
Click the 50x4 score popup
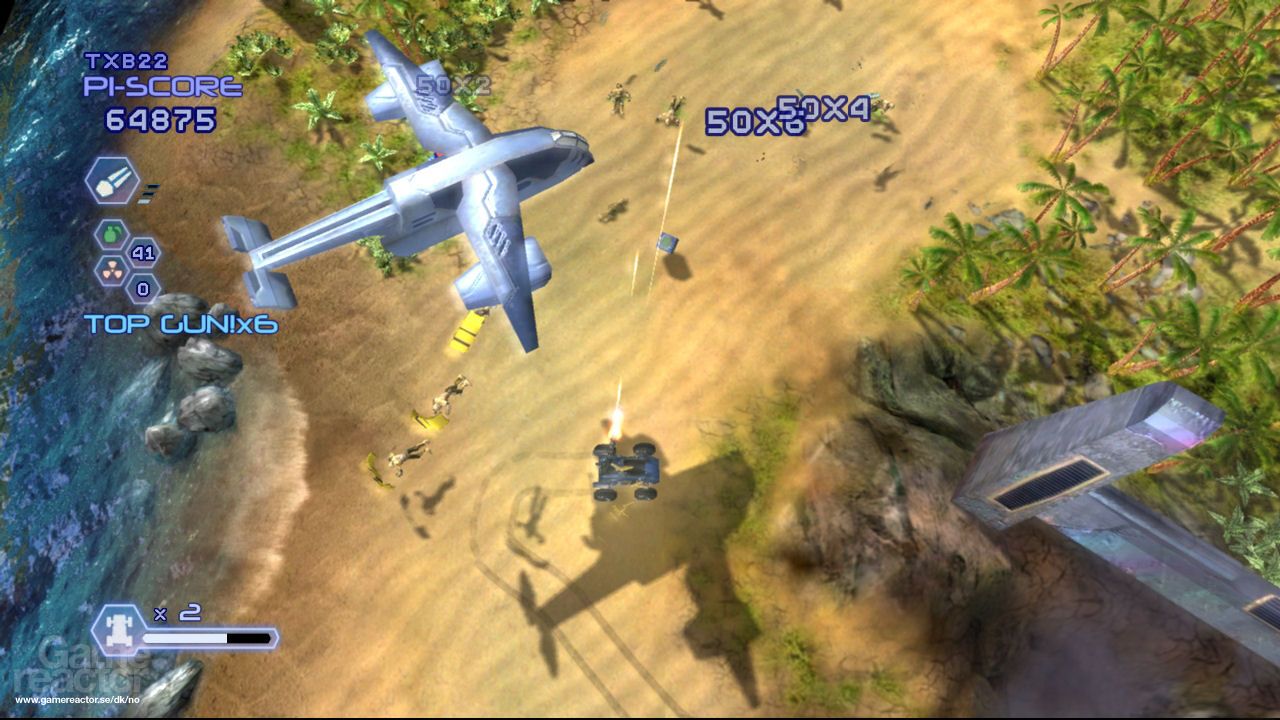[x=824, y=108]
